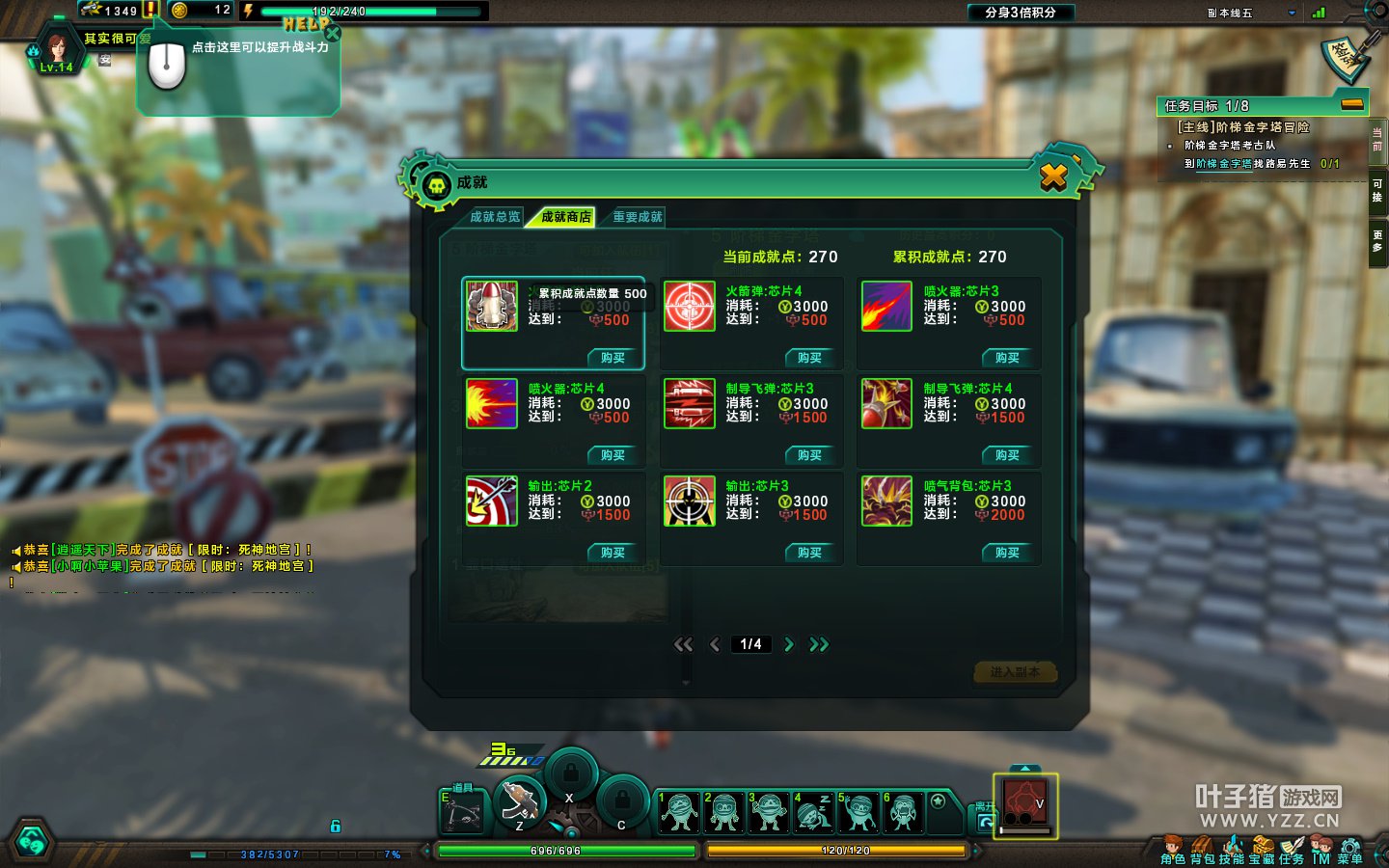Purchase the 喷火器:芯片3 chip
The image size is (1389, 868).
coord(1007,358)
